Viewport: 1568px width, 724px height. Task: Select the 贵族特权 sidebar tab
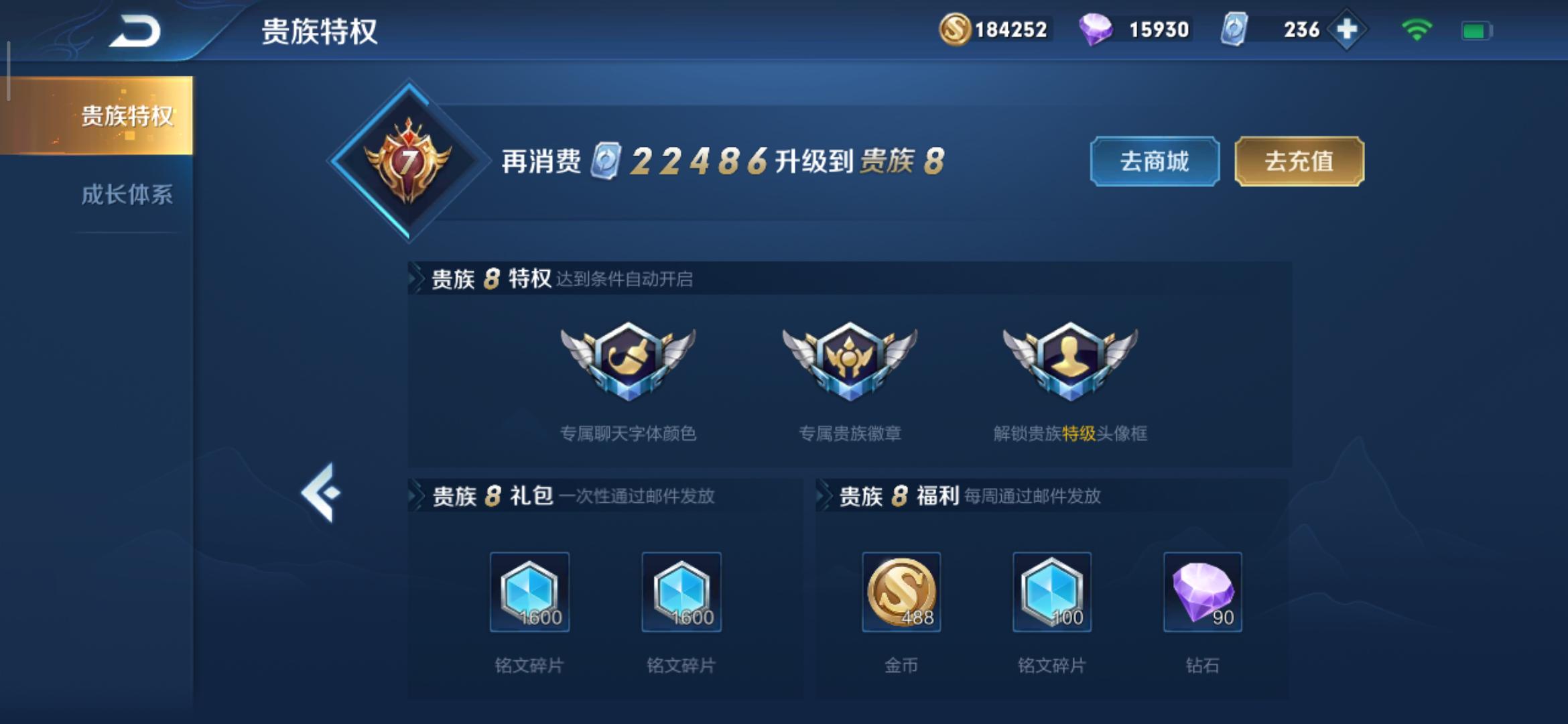click(x=127, y=117)
